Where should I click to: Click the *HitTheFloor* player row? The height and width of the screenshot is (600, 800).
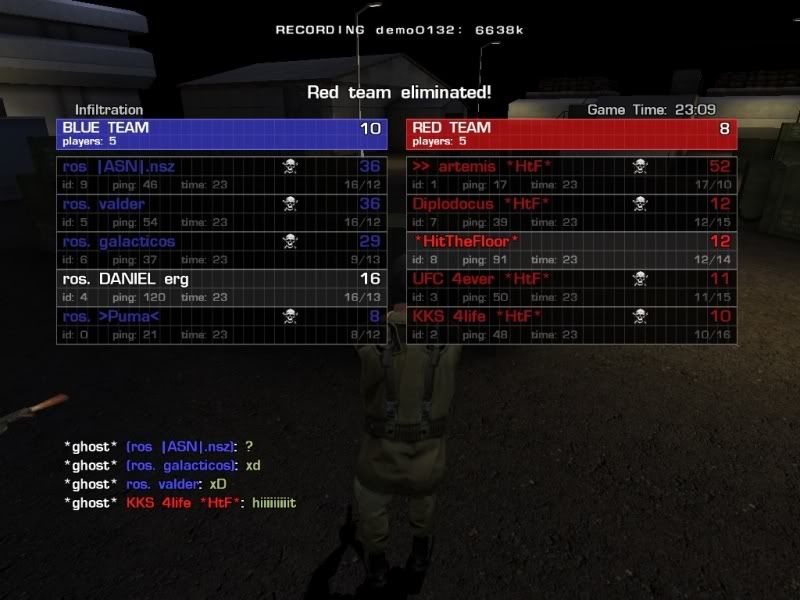571,250
